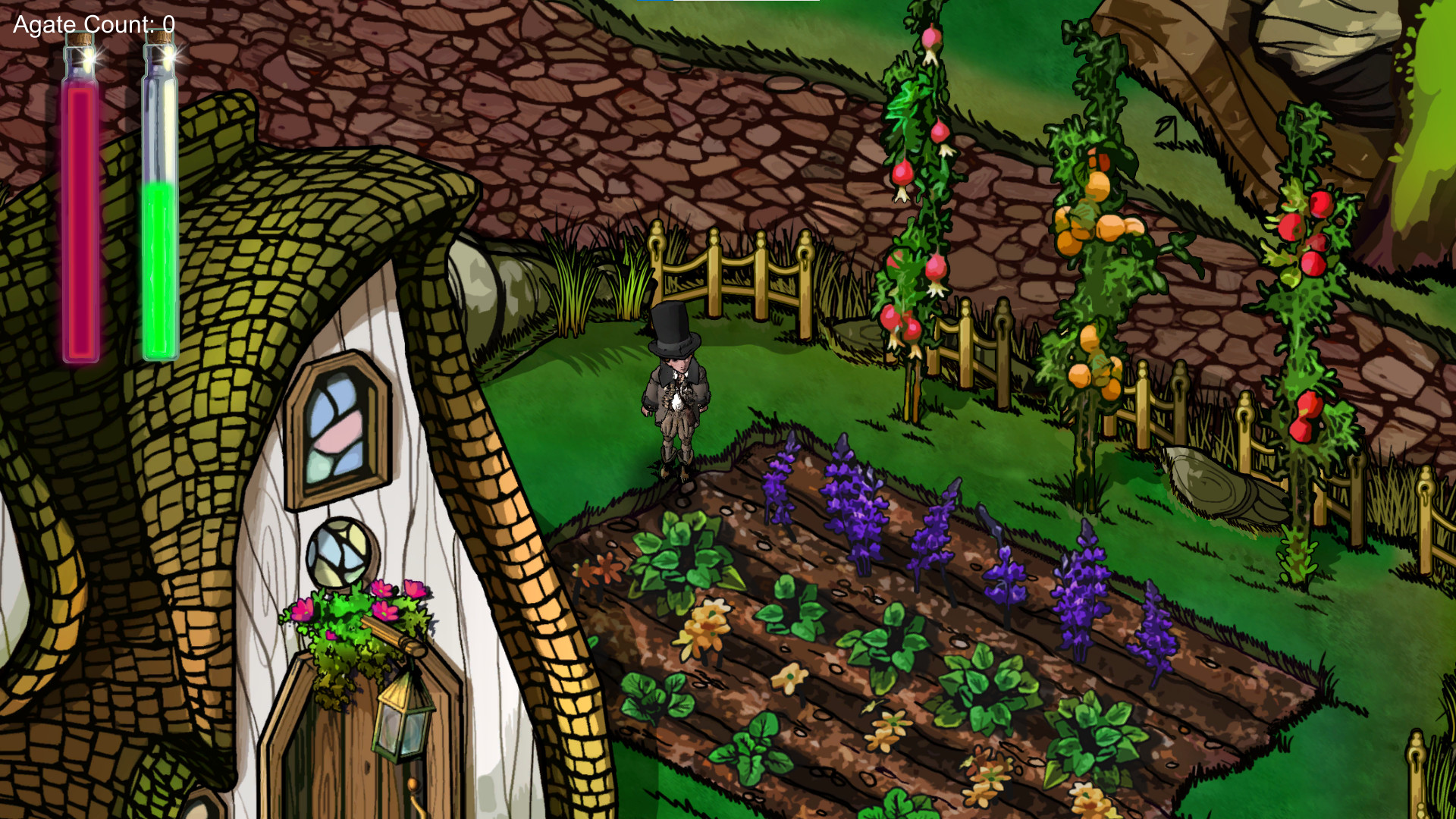Screen dimensions: 1456x819
Task: Click the round stained-glass window ornament
Action: pyautogui.click(x=338, y=549)
